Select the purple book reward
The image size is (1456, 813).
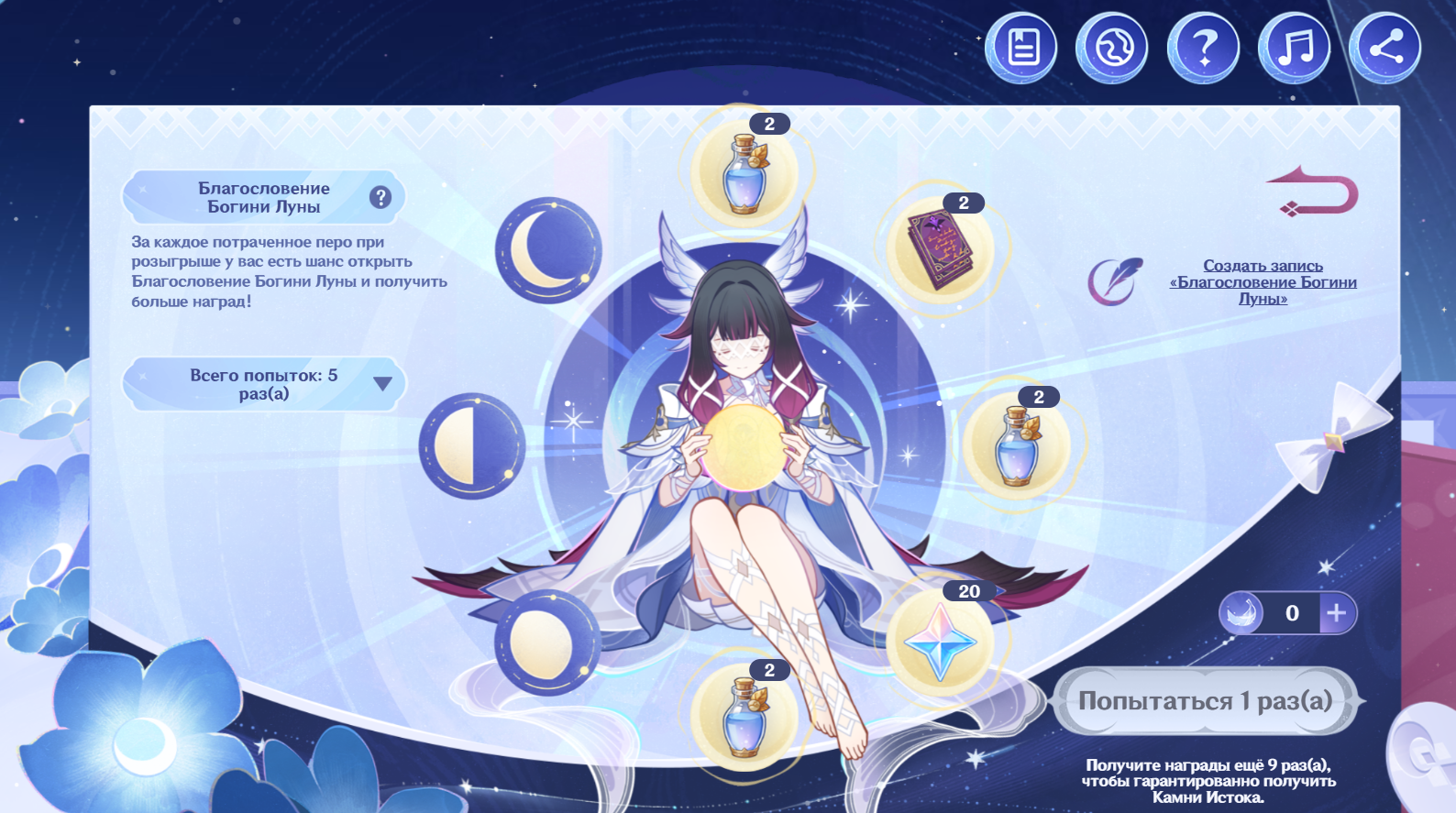coord(940,249)
